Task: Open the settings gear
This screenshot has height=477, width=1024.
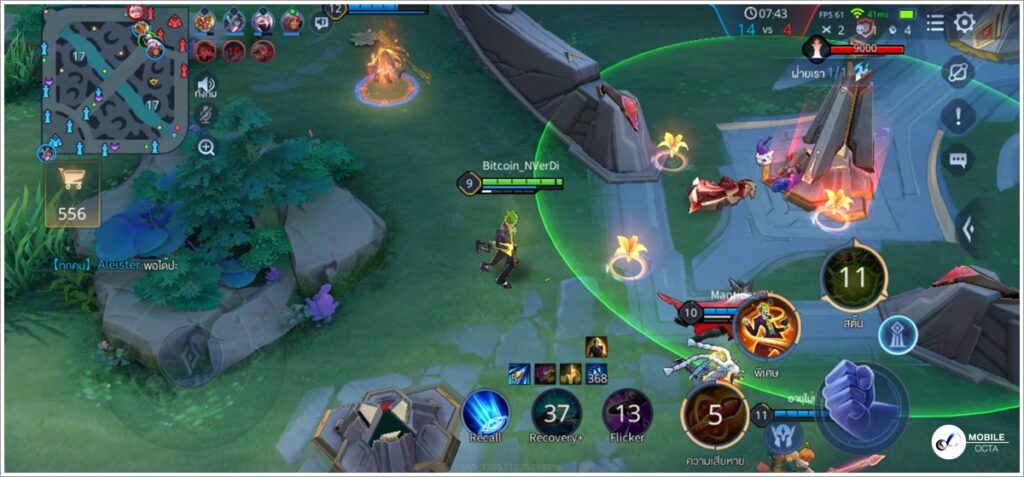Action: click(x=964, y=22)
